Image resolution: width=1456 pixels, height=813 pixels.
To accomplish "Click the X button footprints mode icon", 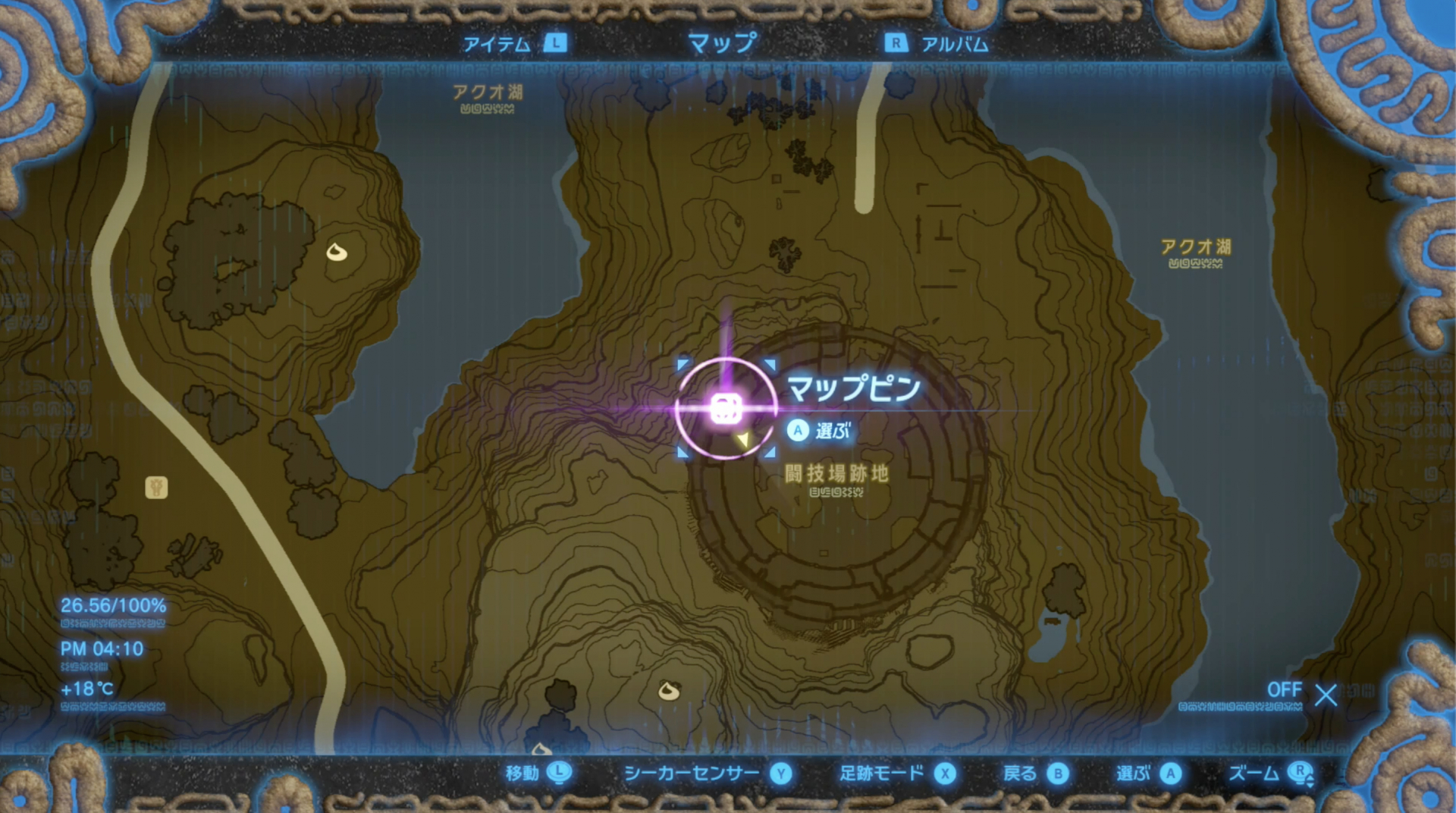I will point(944,774).
